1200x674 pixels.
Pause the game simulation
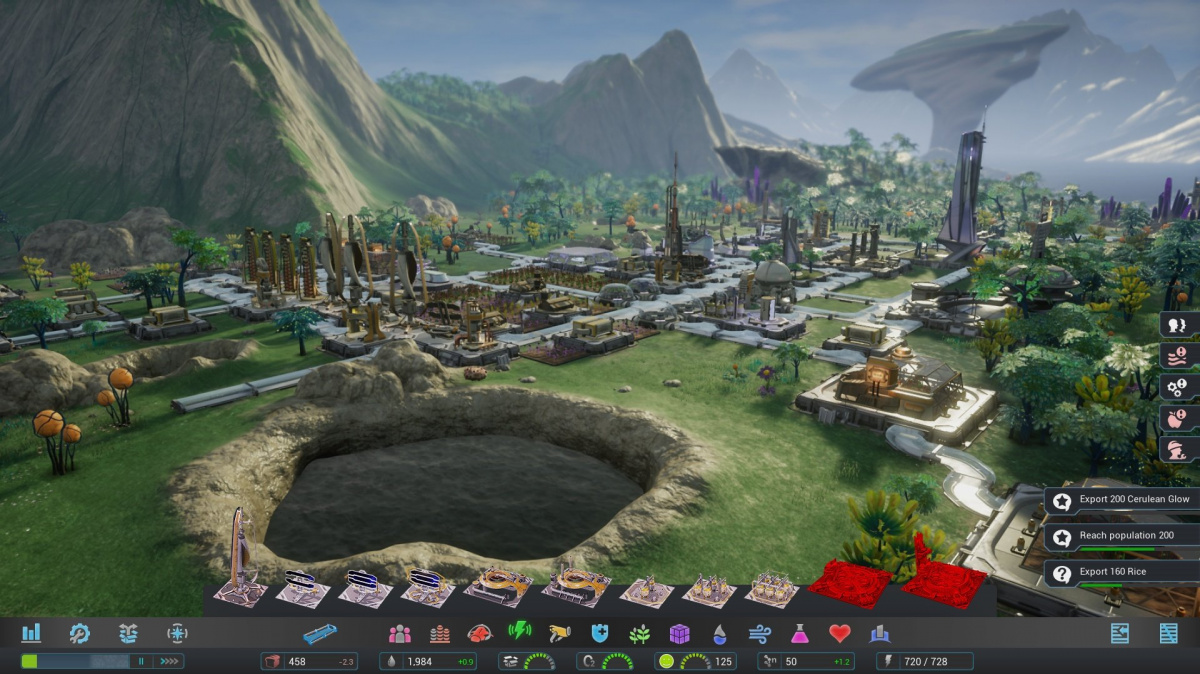pos(142,661)
